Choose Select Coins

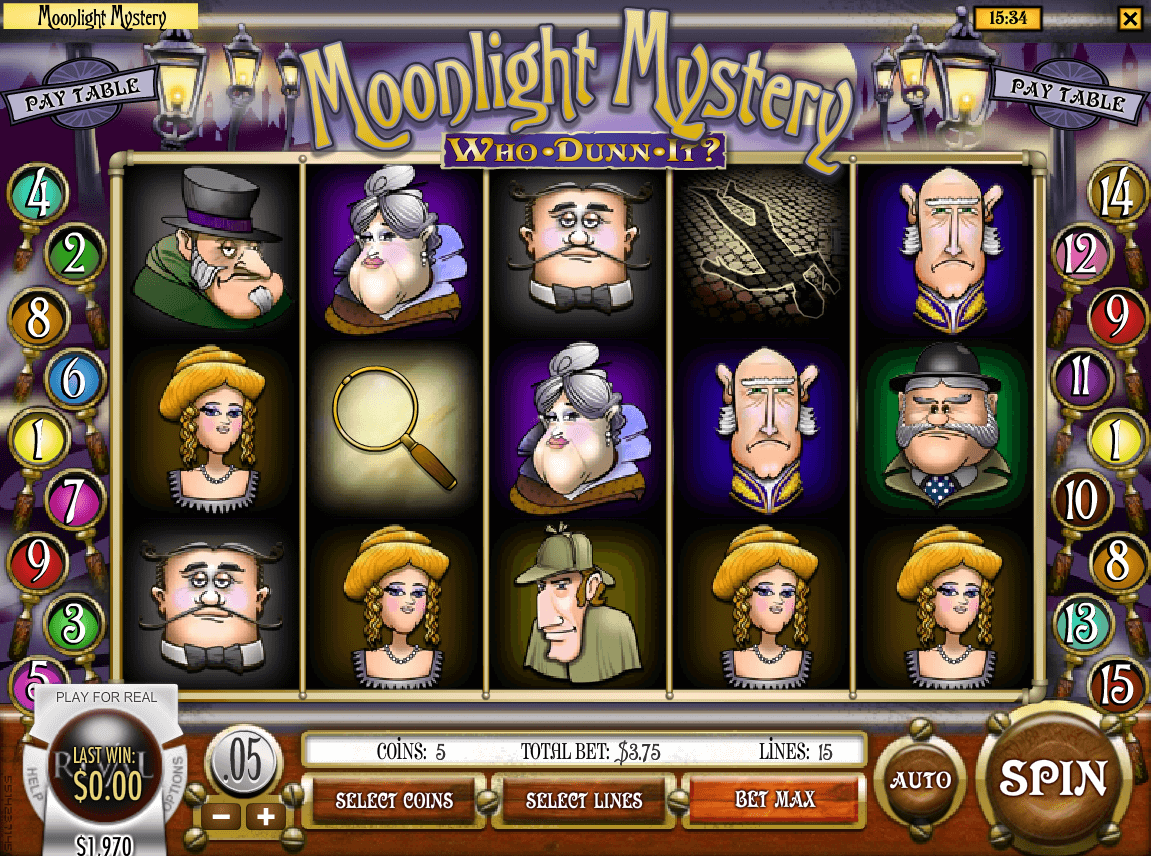[394, 800]
